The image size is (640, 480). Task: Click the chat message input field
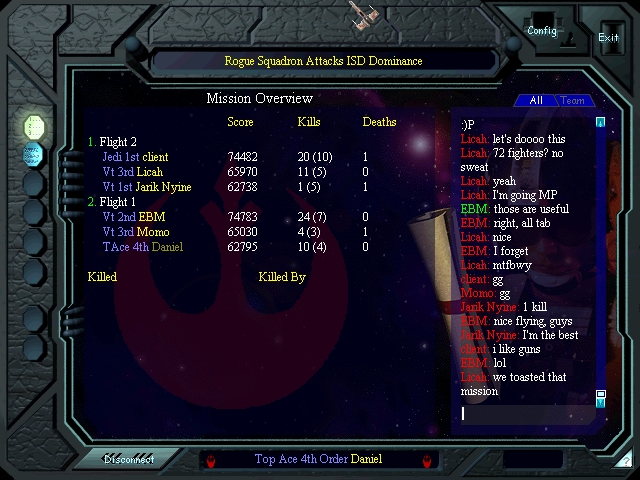(526, 413)
